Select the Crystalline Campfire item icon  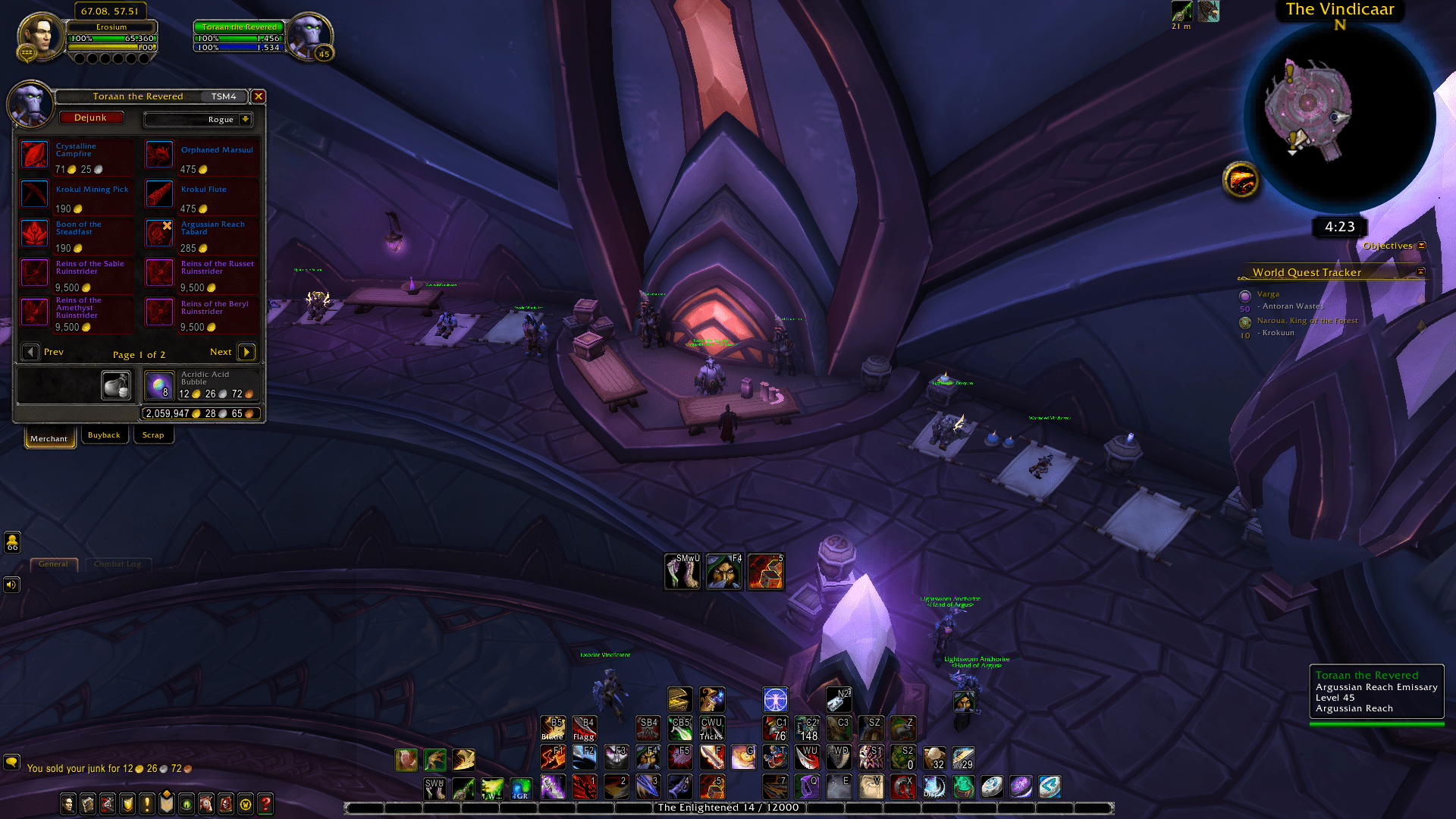[x=34, y=154]
